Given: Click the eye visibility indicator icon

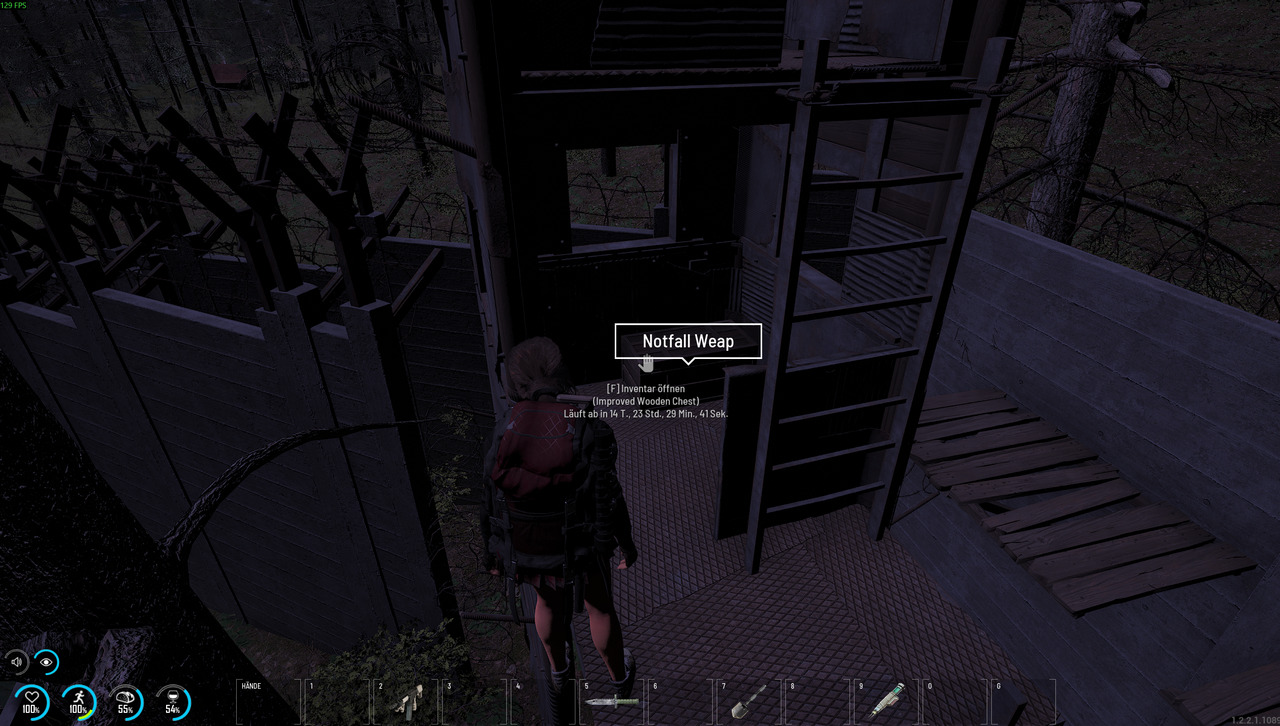Looking at the screenshot, I should [46, 662].
